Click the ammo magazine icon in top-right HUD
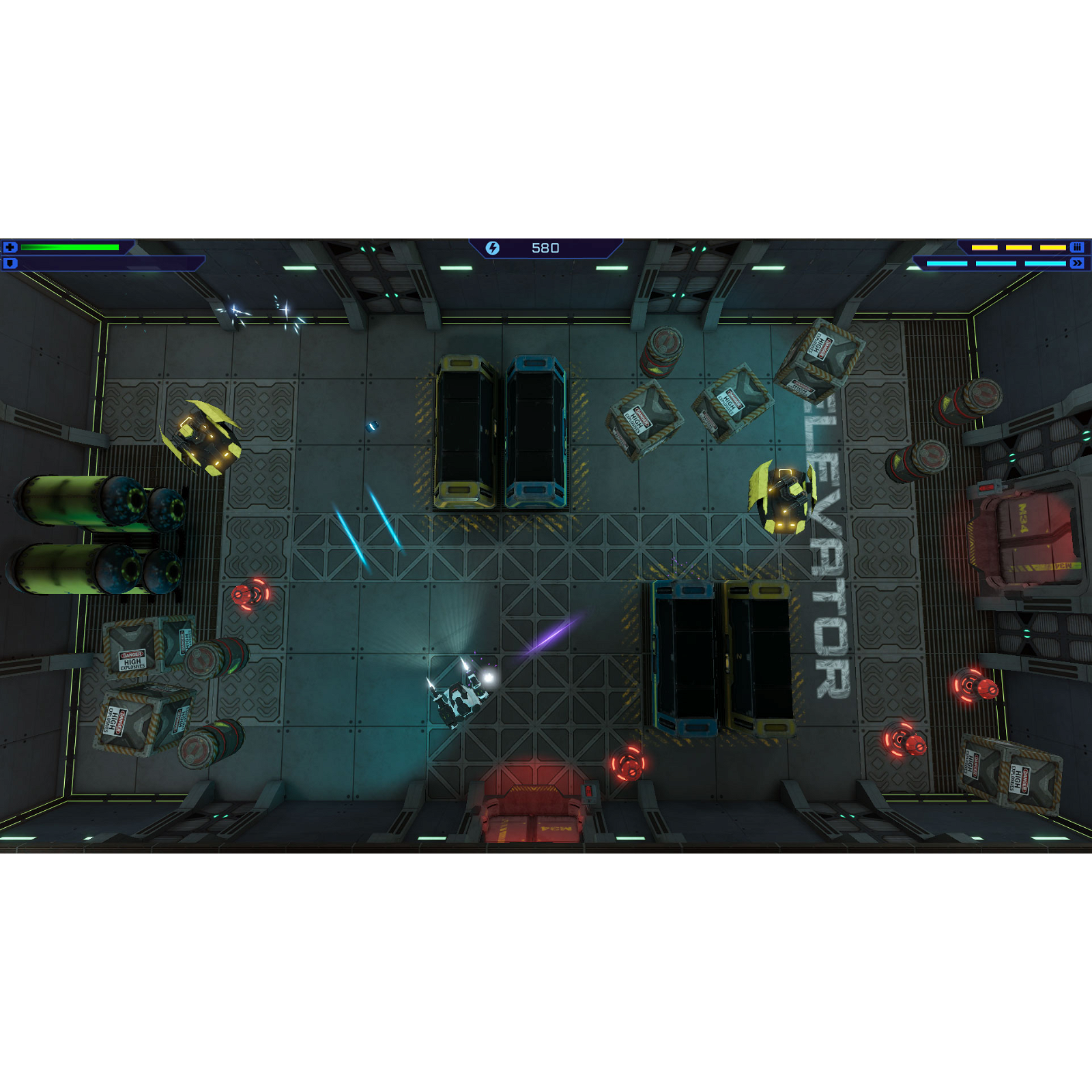Screen dimensions: 1092x1092 click(1077, 248)
